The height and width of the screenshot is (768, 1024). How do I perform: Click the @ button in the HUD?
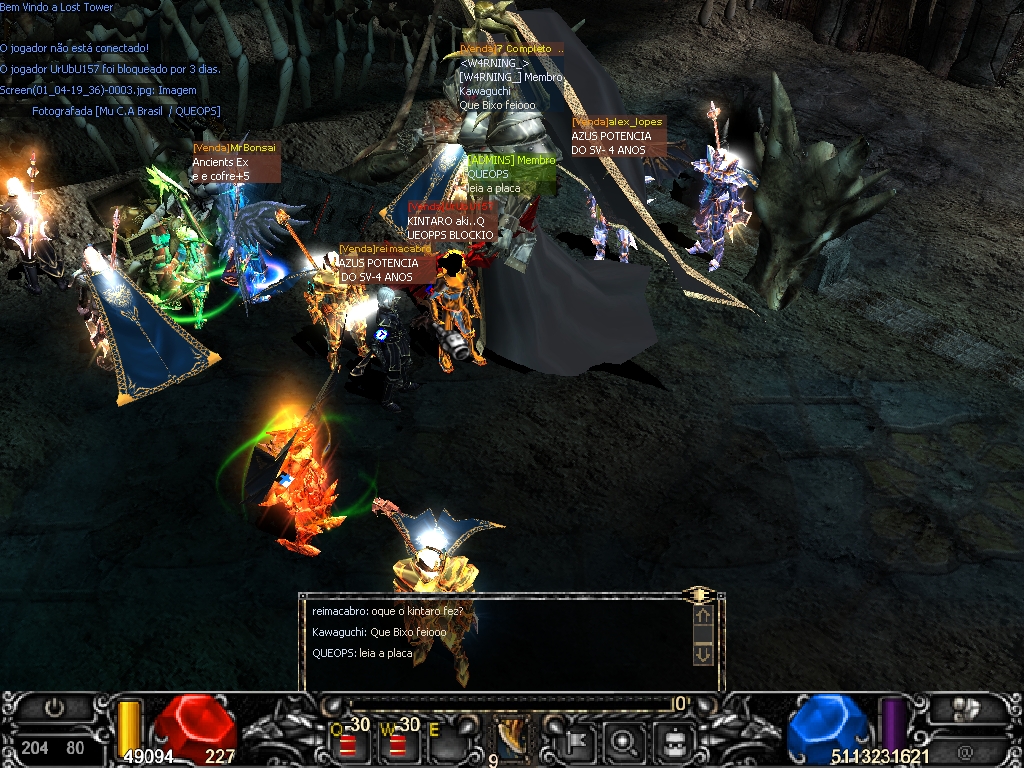pos(966,751)
